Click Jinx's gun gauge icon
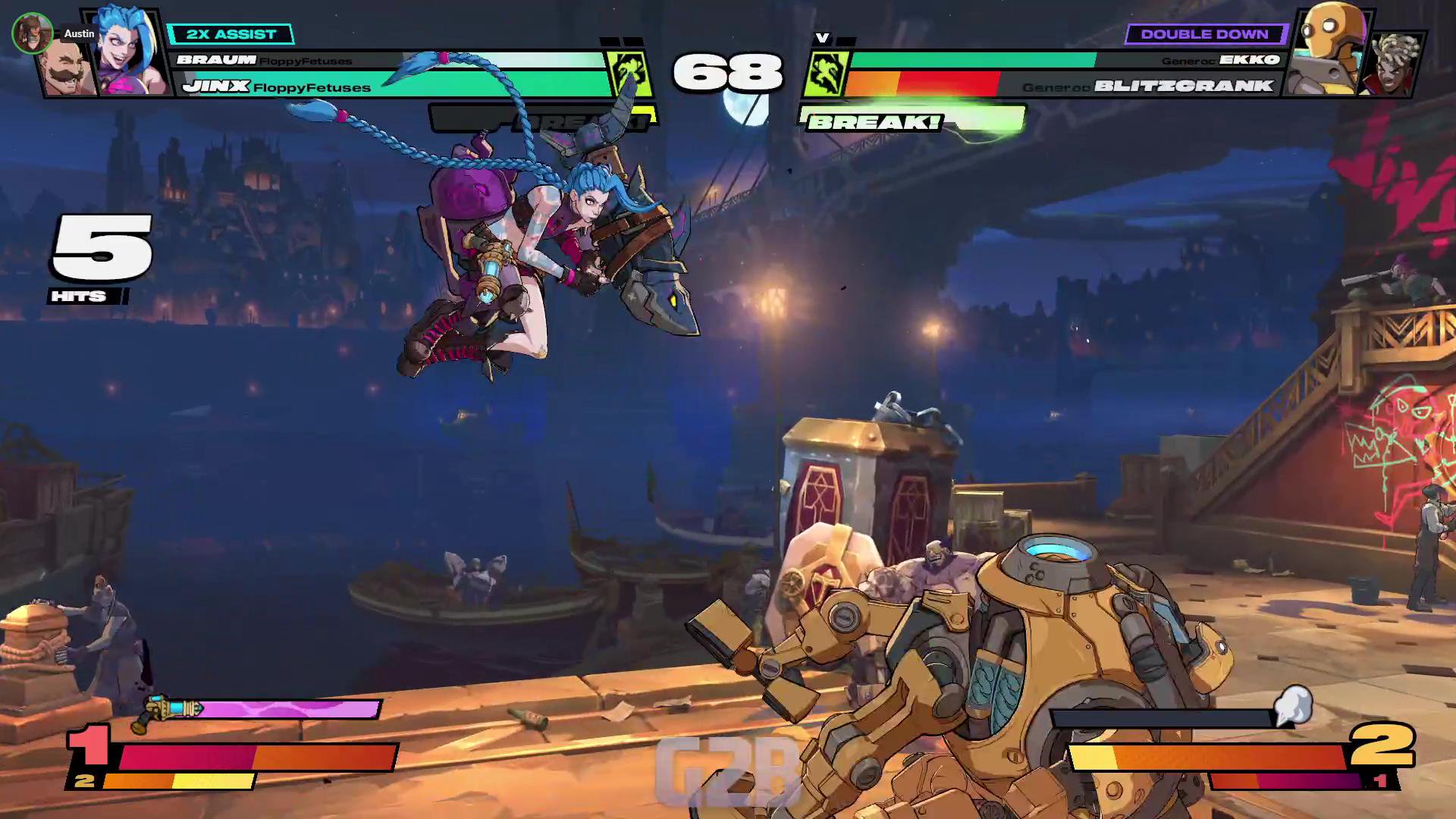The image size is (1456, 819). [x=168, y=711]
